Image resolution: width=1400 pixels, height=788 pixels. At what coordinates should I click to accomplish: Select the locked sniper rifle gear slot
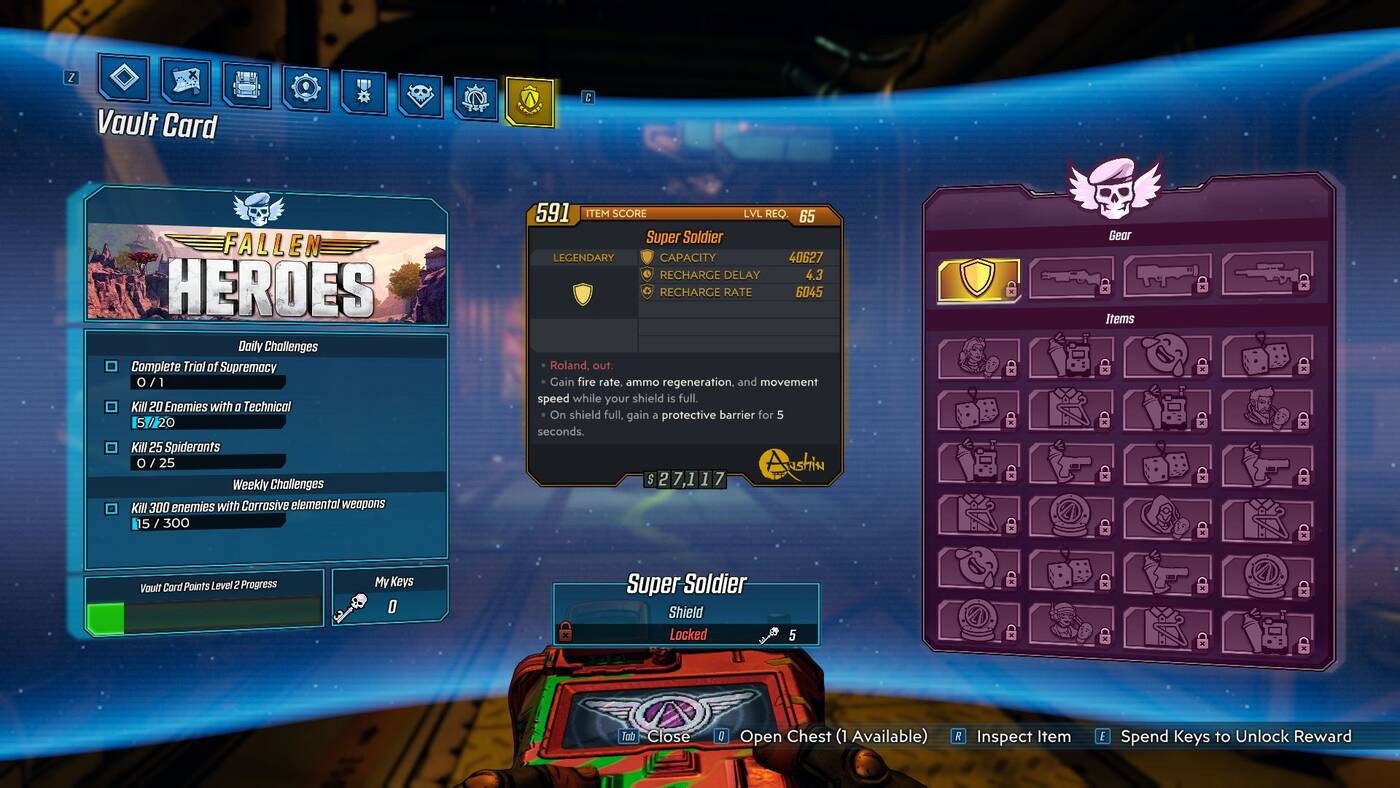point(1265,277)
